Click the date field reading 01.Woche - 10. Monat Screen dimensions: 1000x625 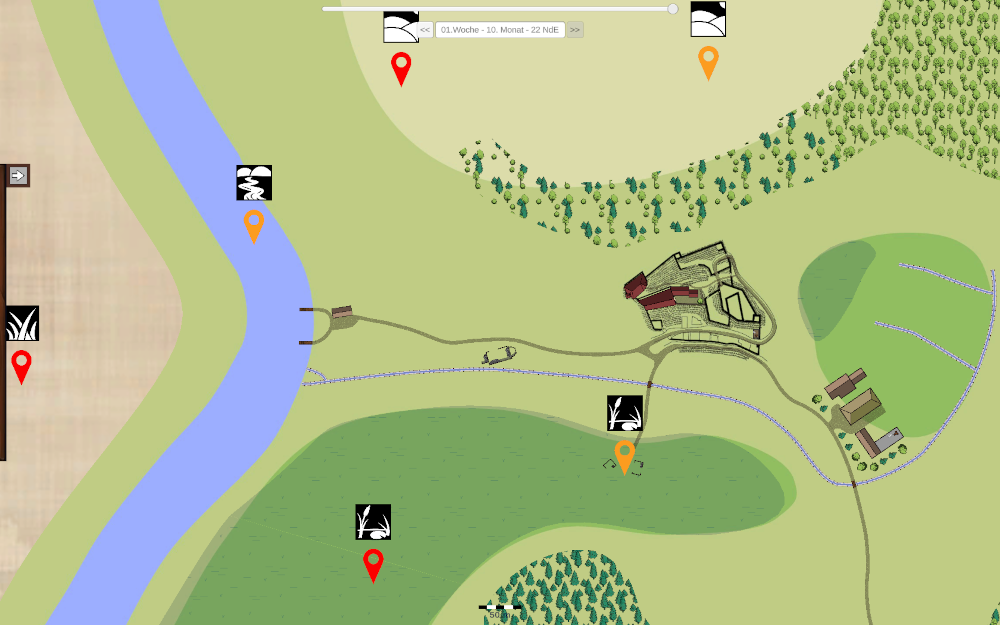tap(500, 30)
